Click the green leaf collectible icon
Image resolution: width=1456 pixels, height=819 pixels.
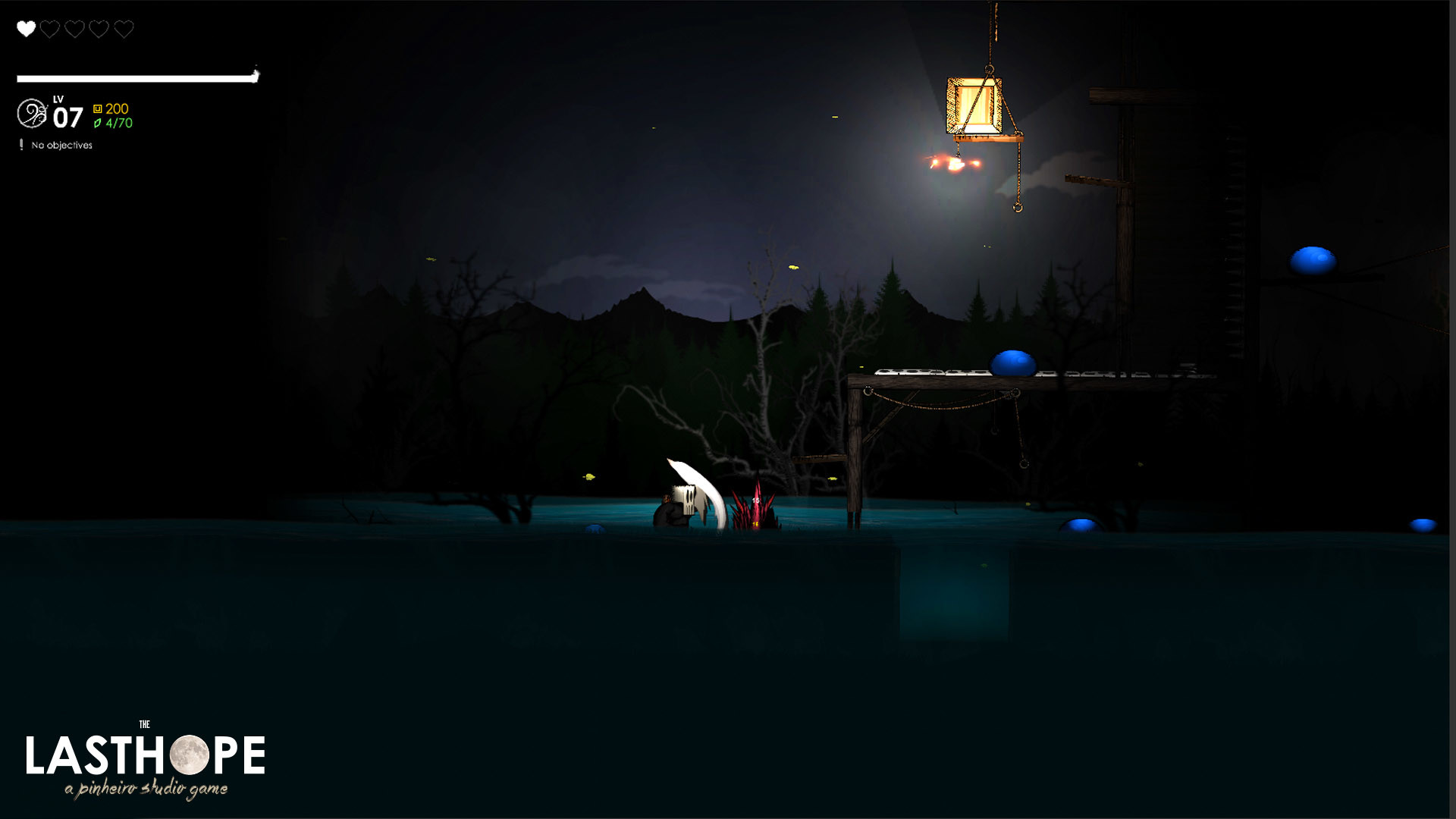pyautogui.click(x=96, y=124)
